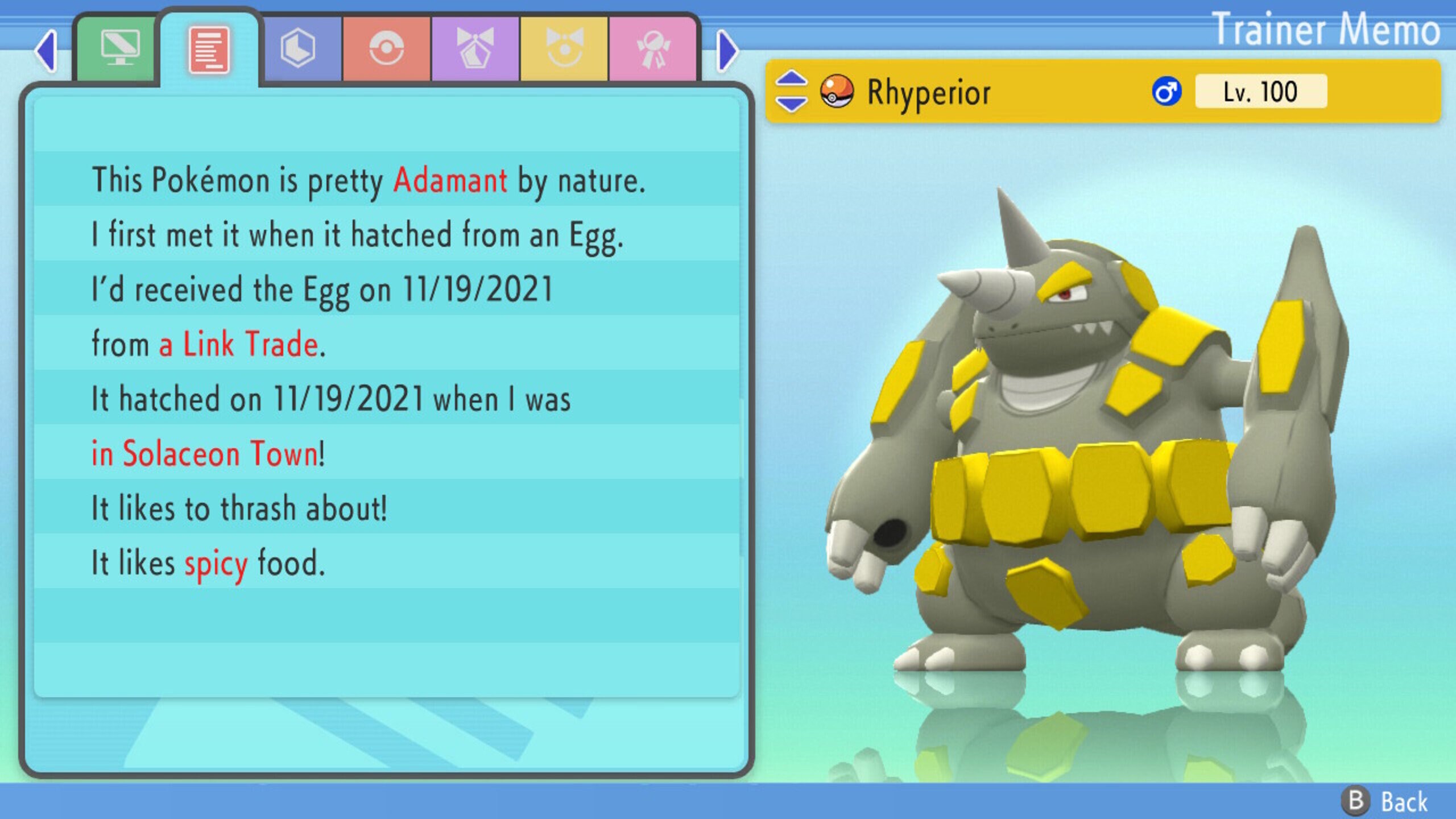
Task: Open Battle Moves via the Poké Ball icon
Action: pos(387,48)
